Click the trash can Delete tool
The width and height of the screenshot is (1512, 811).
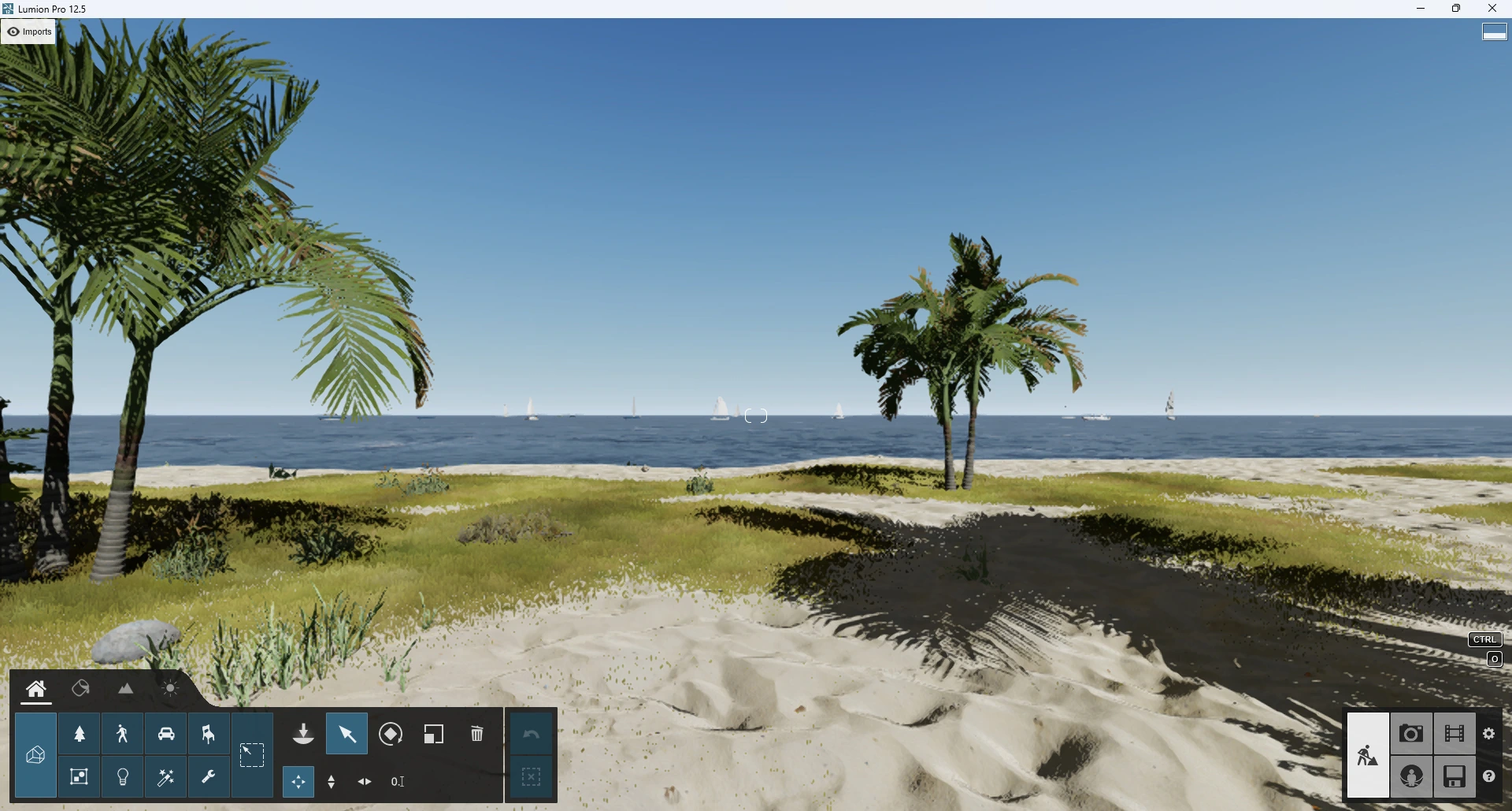coord(477,735)
